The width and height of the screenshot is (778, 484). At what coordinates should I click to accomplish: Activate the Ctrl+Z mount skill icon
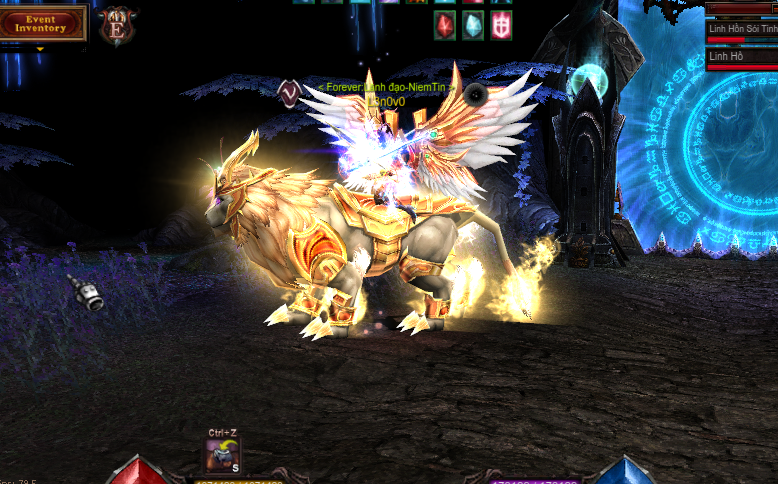[x=222, y=455]
